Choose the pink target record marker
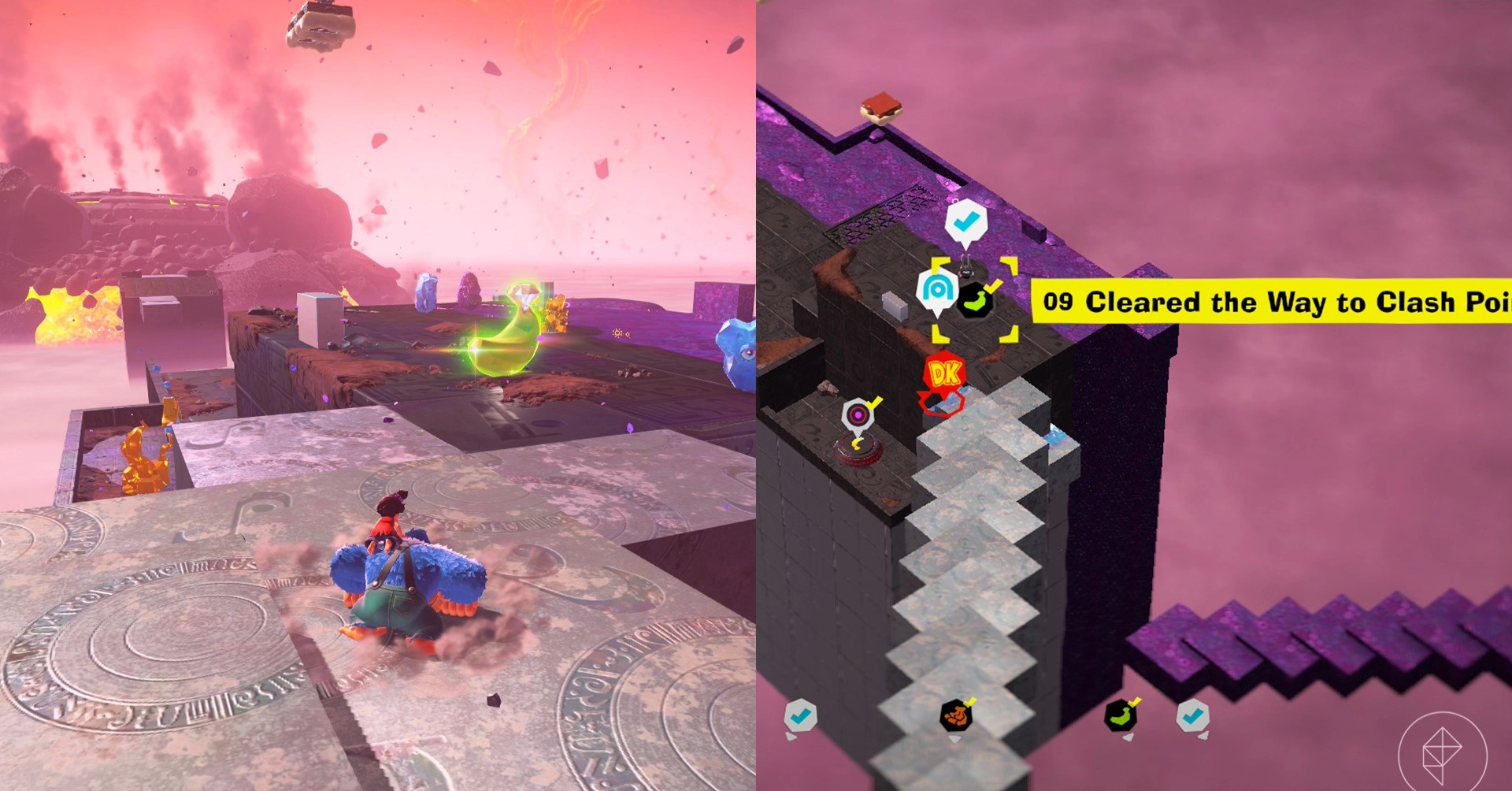 858,415
